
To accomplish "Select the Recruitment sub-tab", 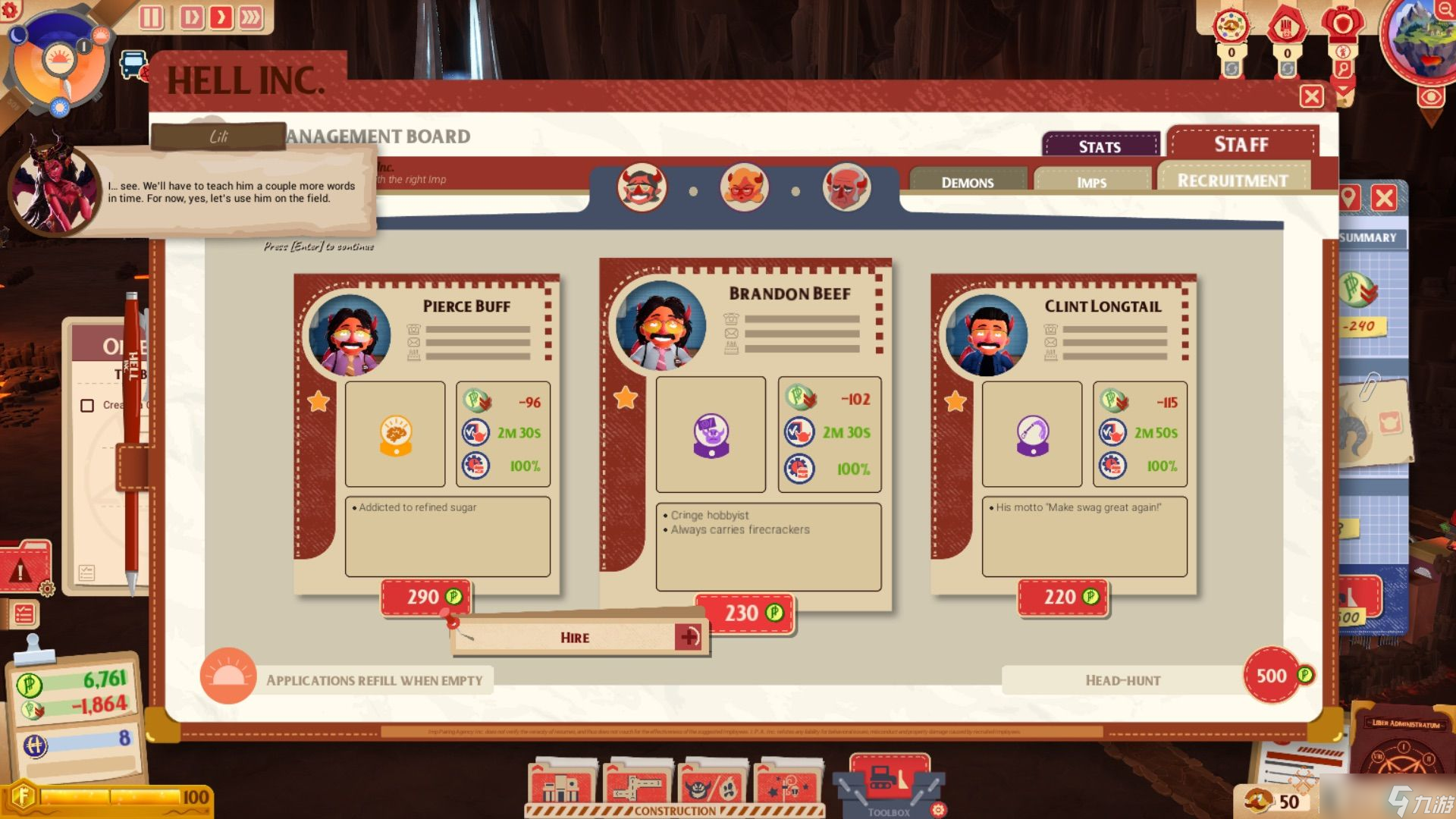I will click(x=1232, y=180).
